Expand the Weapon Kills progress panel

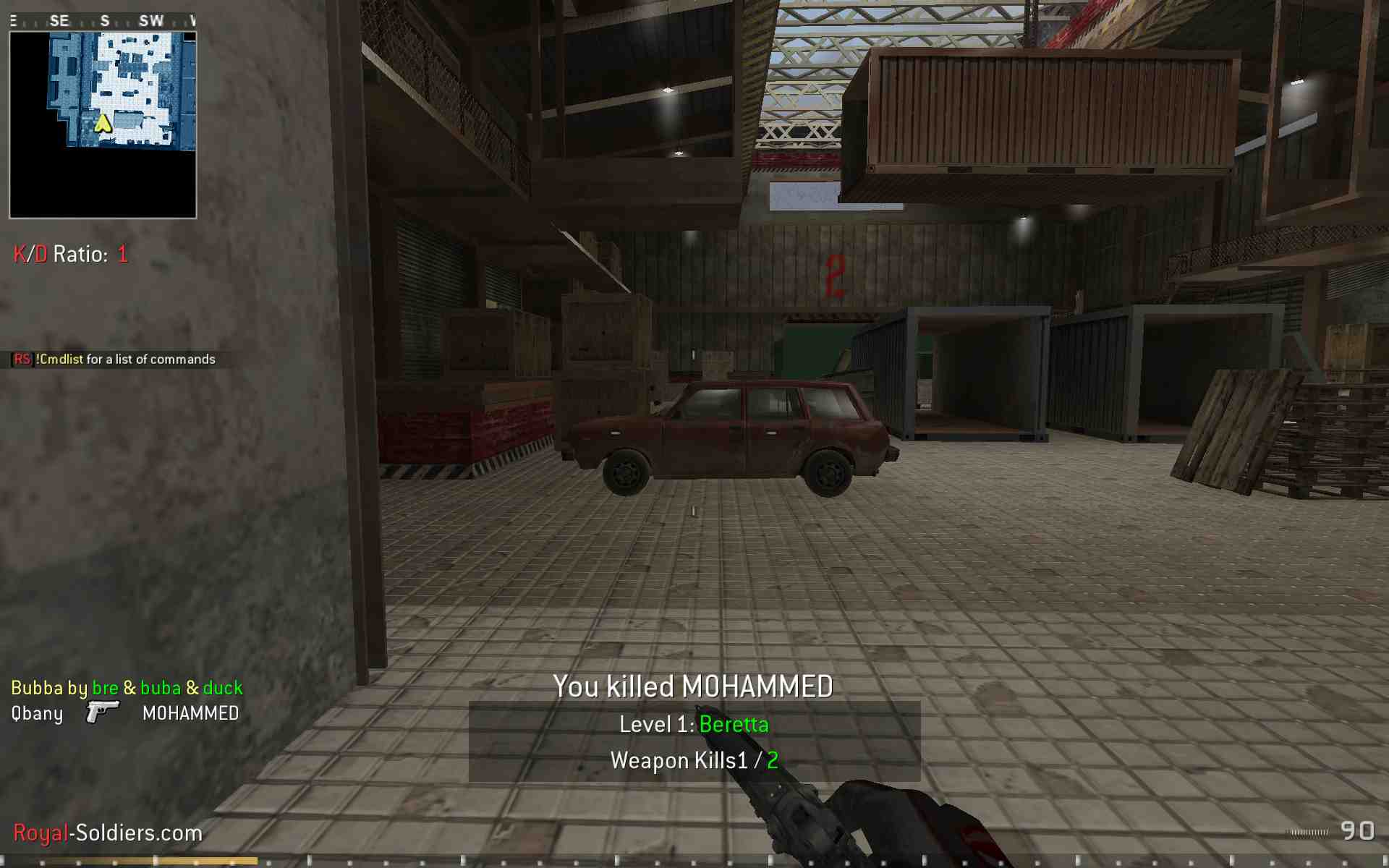[x=696, y=760]
